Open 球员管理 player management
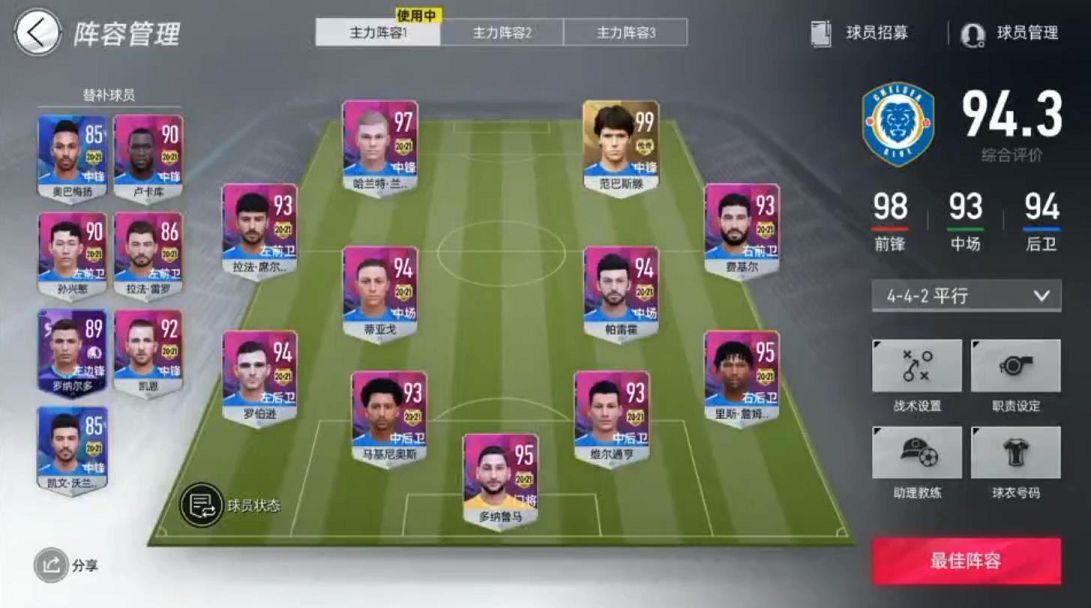The height and width of the screenshot is (608, 1091). pos(1010,33)
